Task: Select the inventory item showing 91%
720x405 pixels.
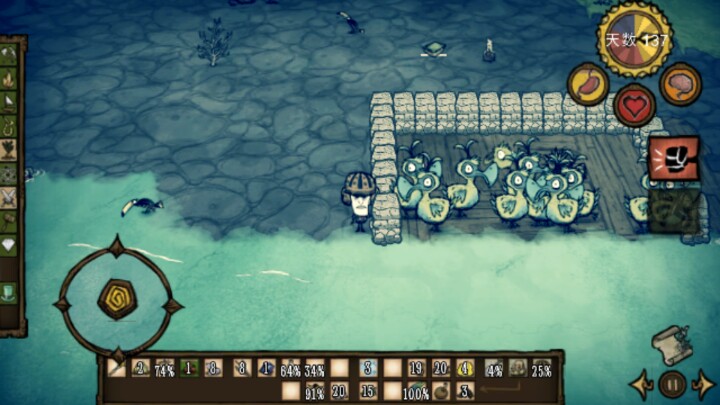Action: [x=315, y=391]
